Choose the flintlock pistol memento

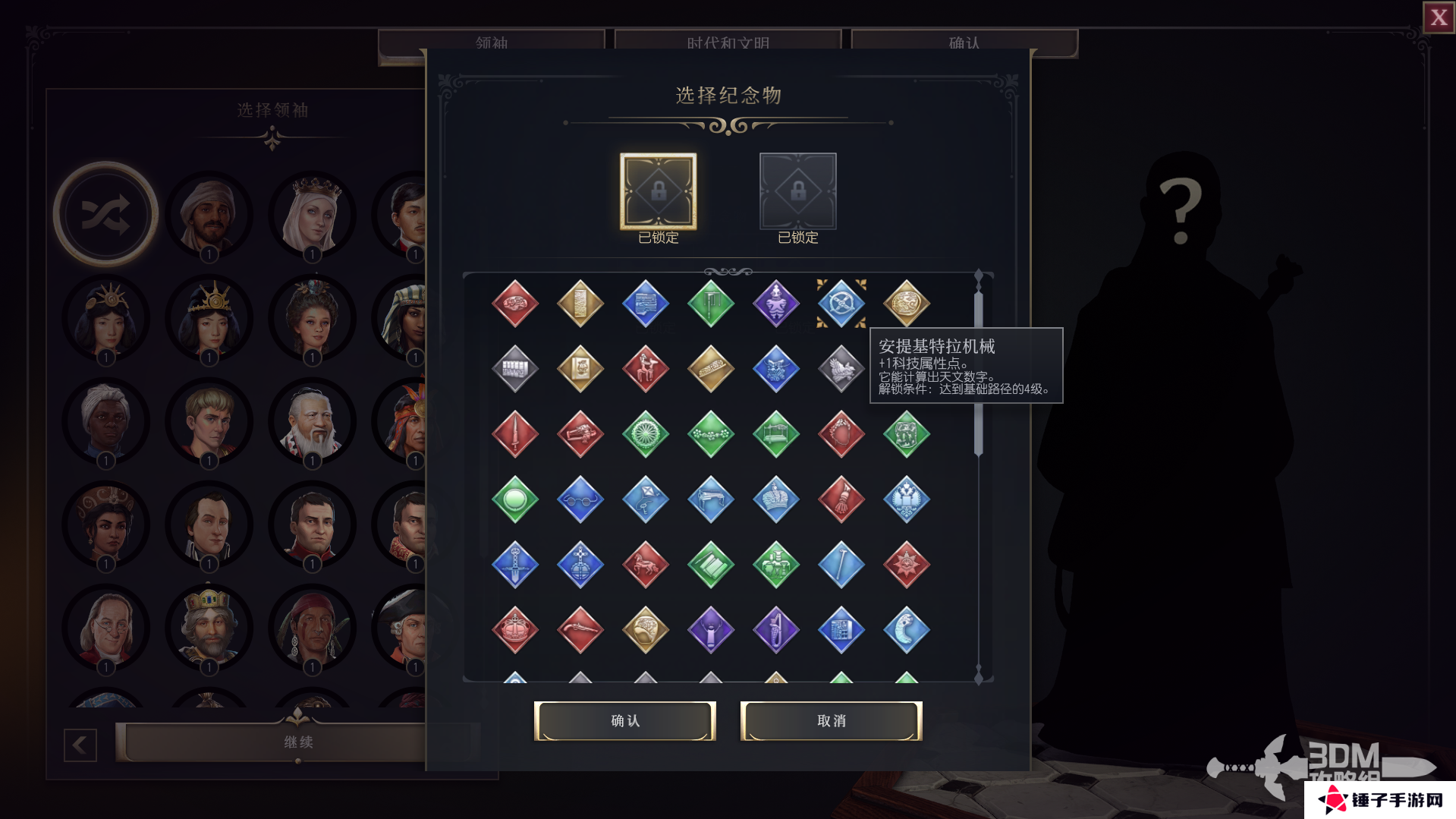[x=580, y=630]
